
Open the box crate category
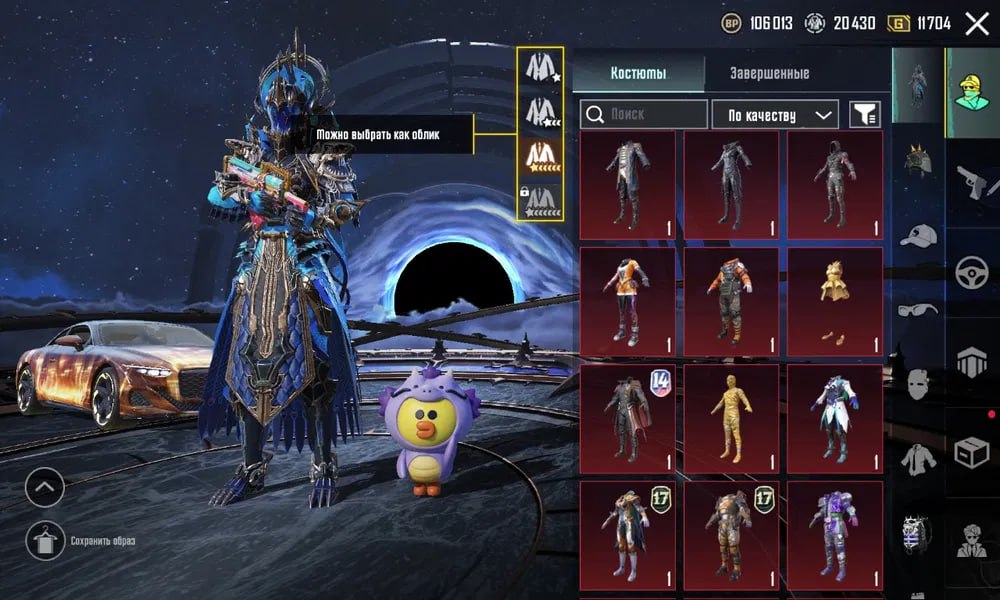pos(971,452)
